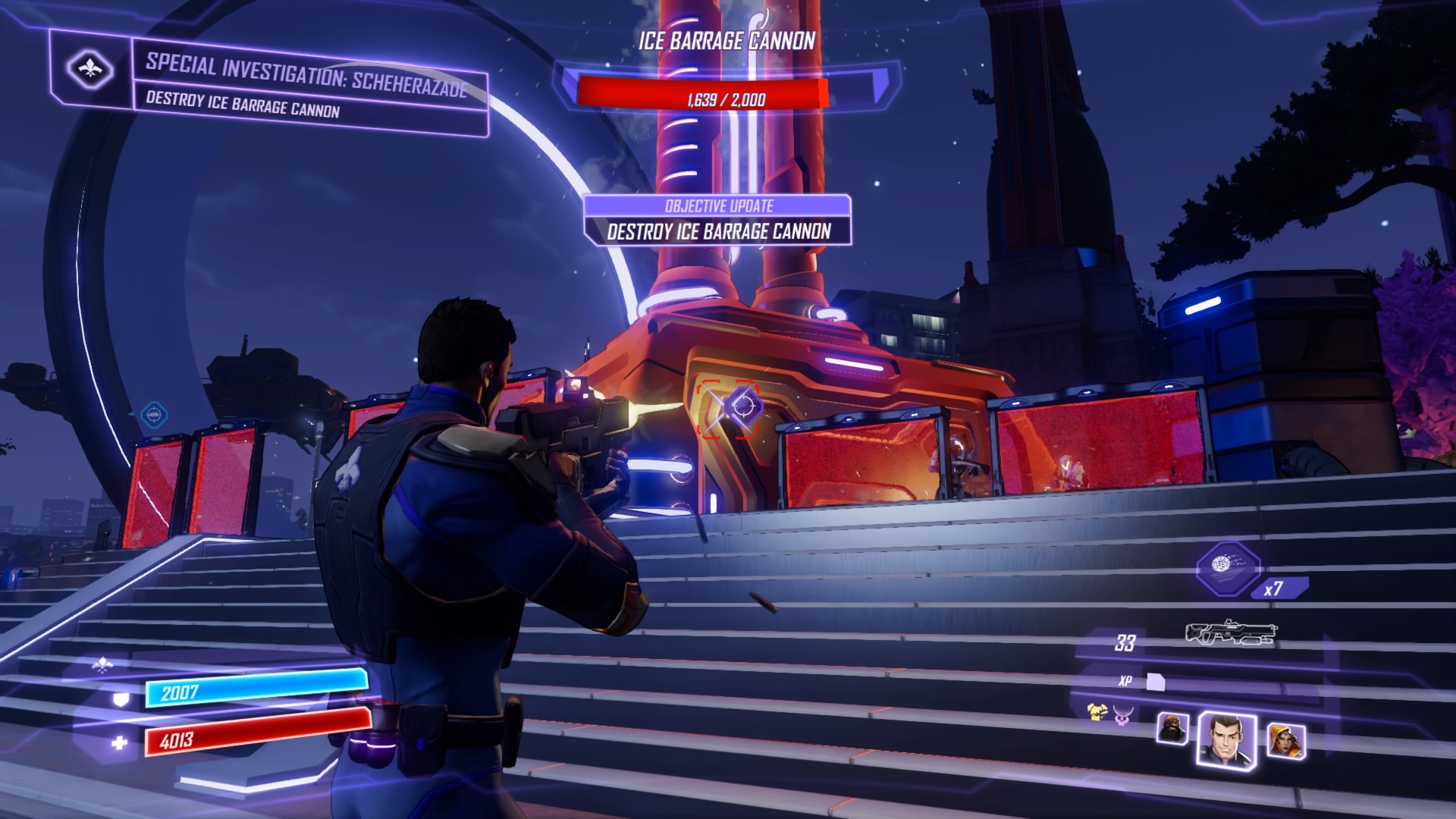Switch to the bearded agent portrait
The image size is (1456, 819).
[1172, 729]
